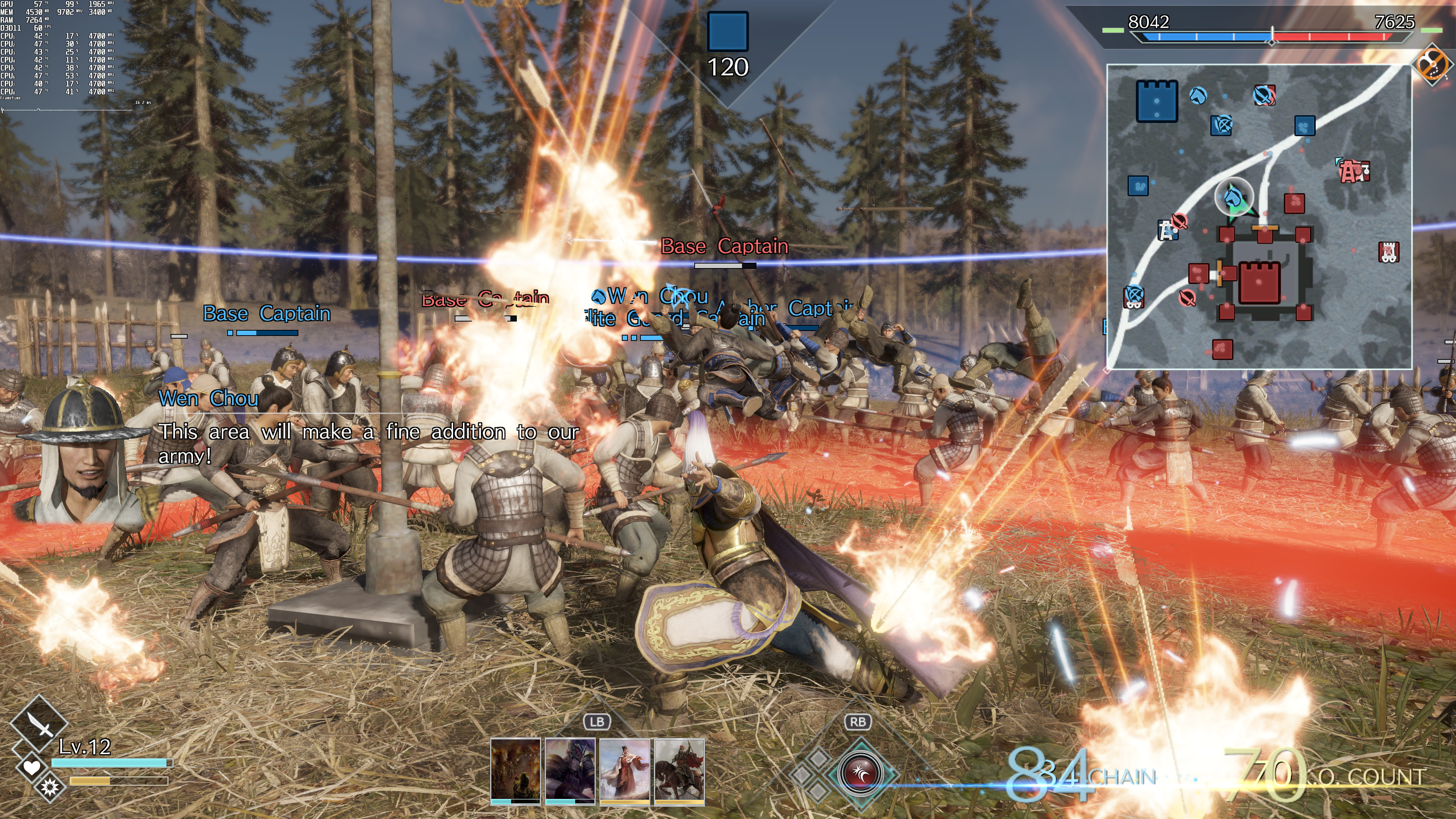
Task: Pick the red-robed strategist card
Action: [624, 770]
